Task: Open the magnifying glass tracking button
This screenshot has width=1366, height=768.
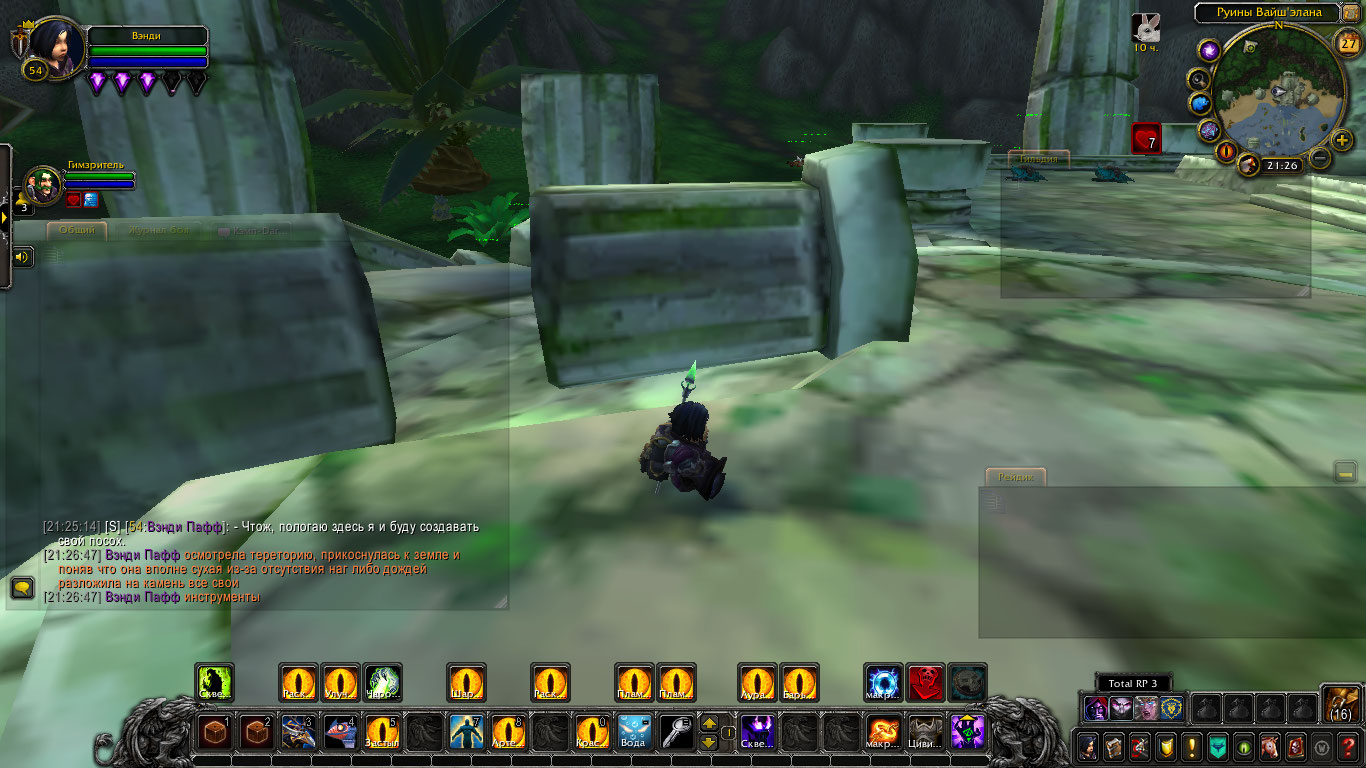Action: (1198, 78)
